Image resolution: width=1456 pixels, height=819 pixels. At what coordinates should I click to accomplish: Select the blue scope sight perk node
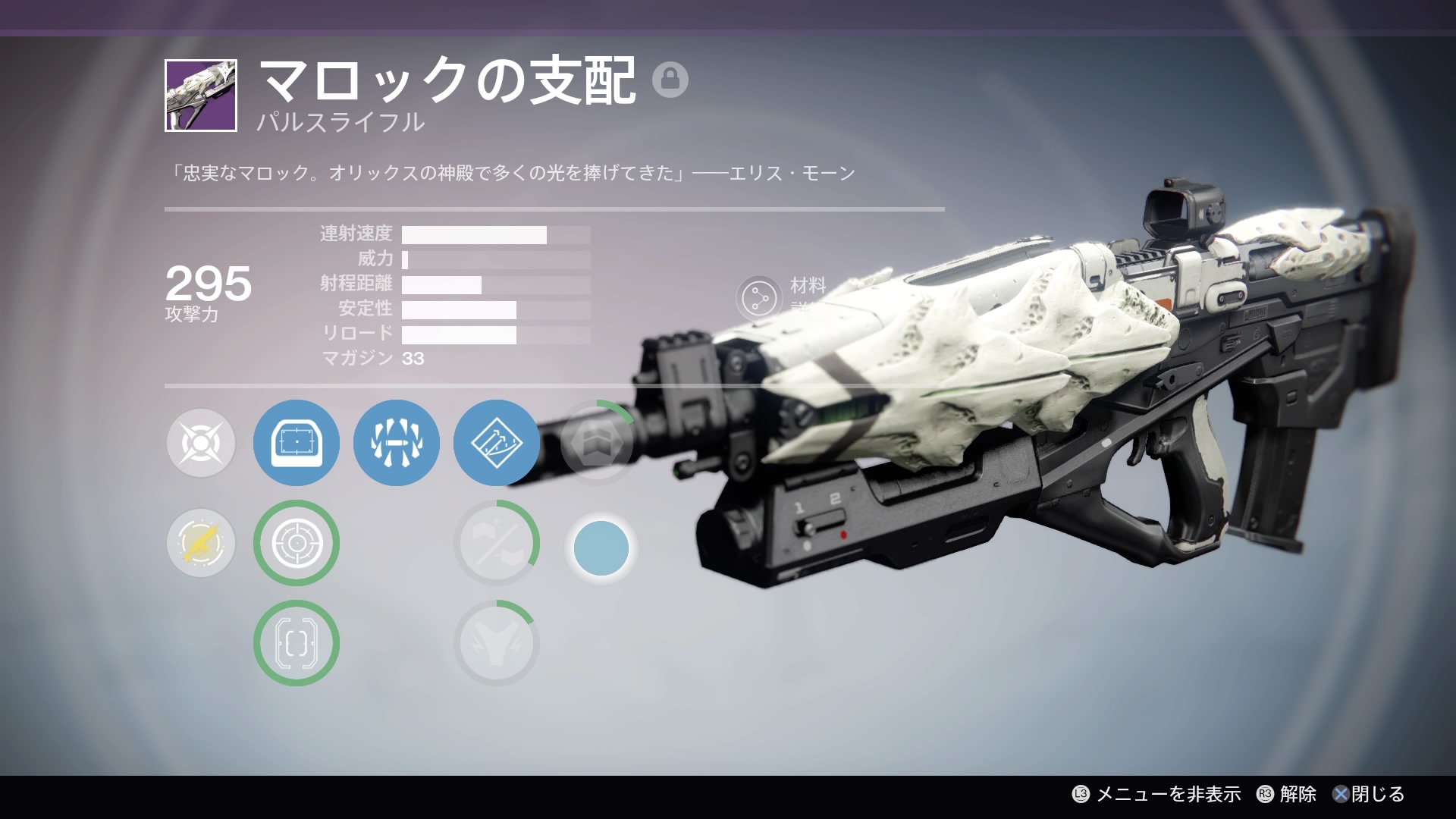296,443
